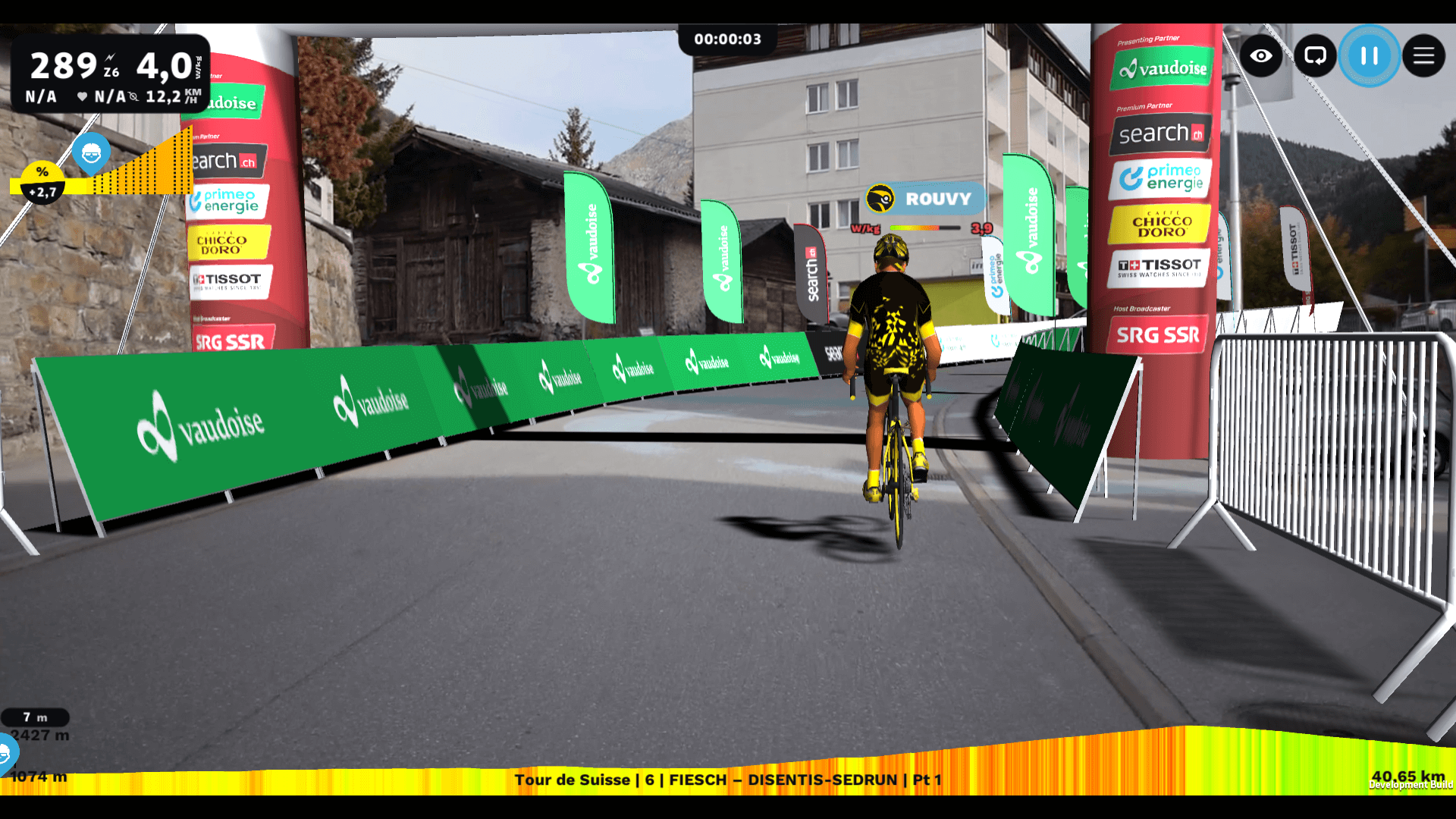Select the ROUVY rider name tag
1456x819 pixels.
pos(926,199)
